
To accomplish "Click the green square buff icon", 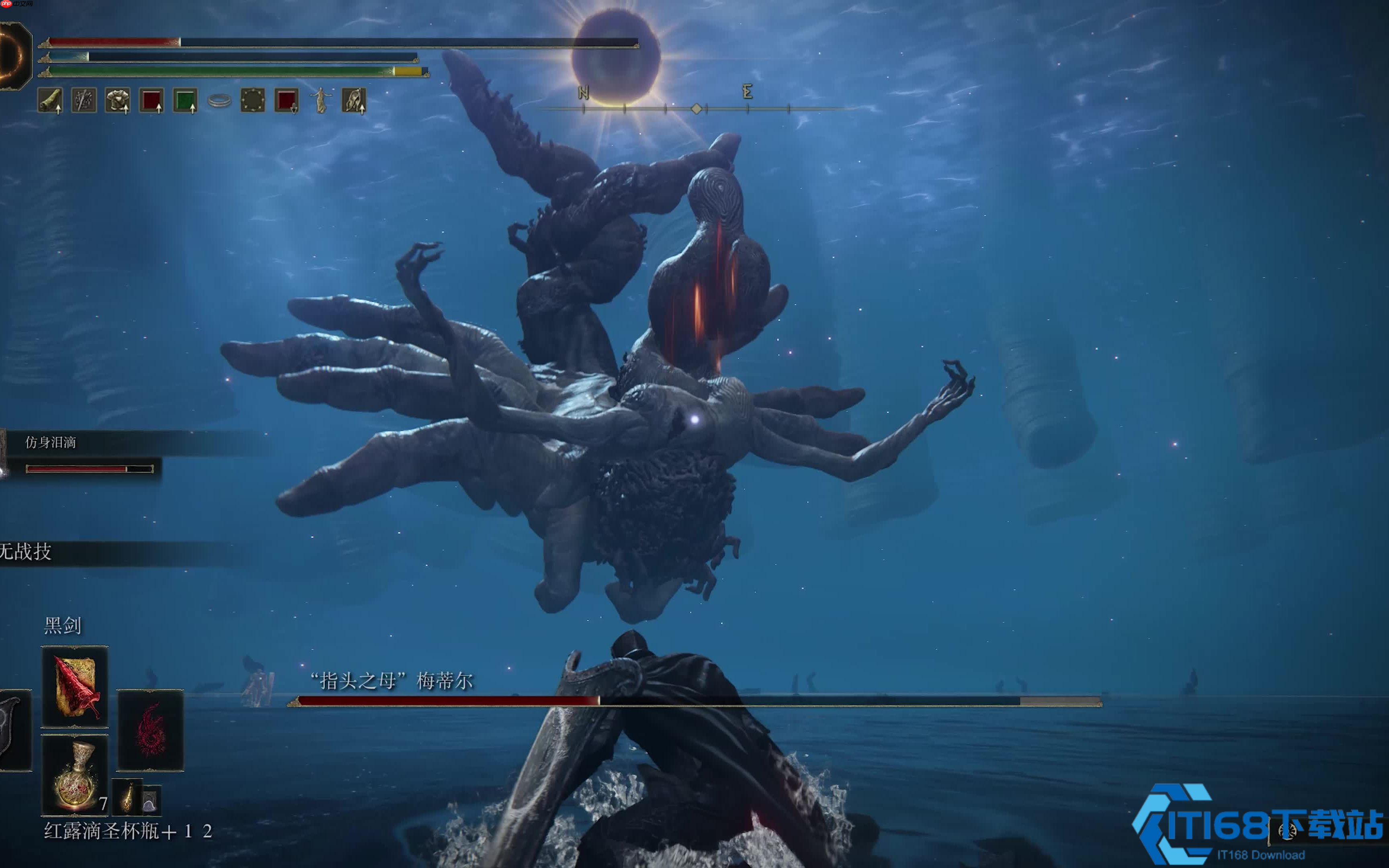I will pos(185,100).
